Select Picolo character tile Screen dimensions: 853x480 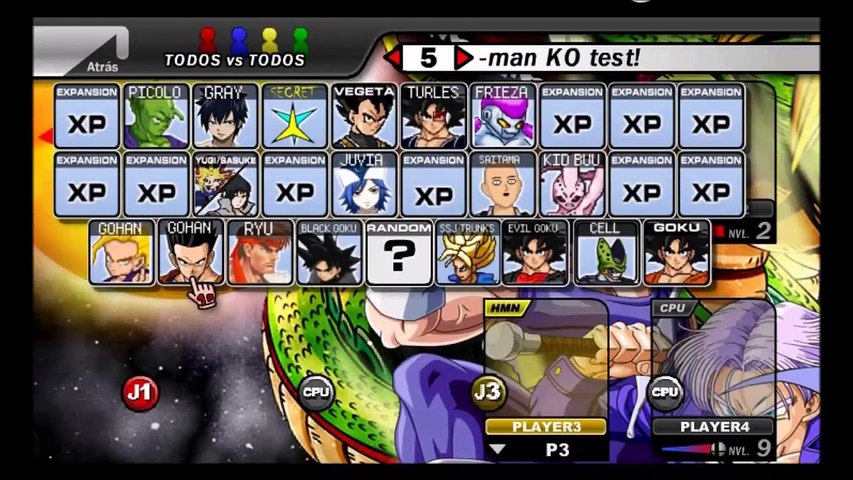click(156, 116)
